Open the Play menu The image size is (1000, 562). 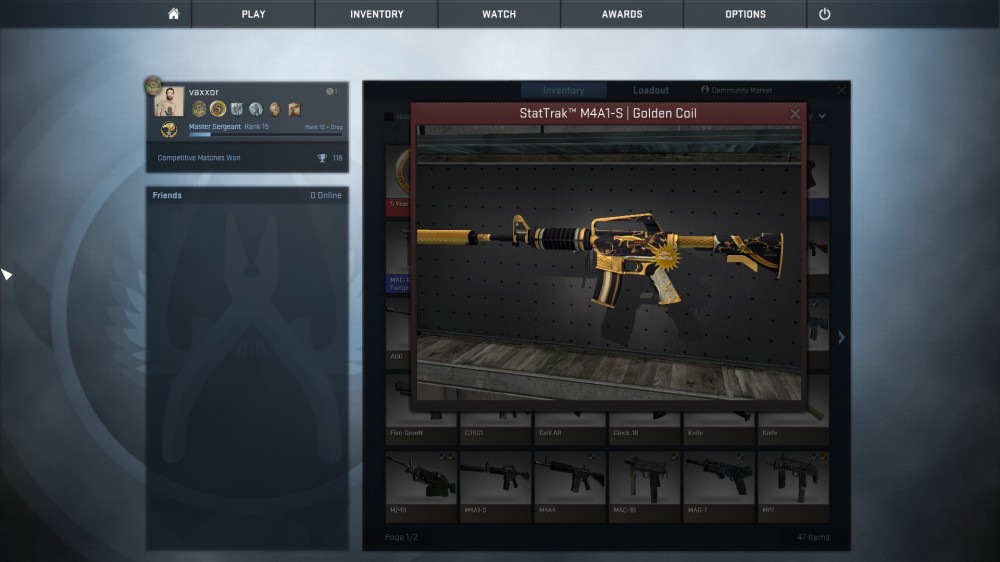[253, 14]
